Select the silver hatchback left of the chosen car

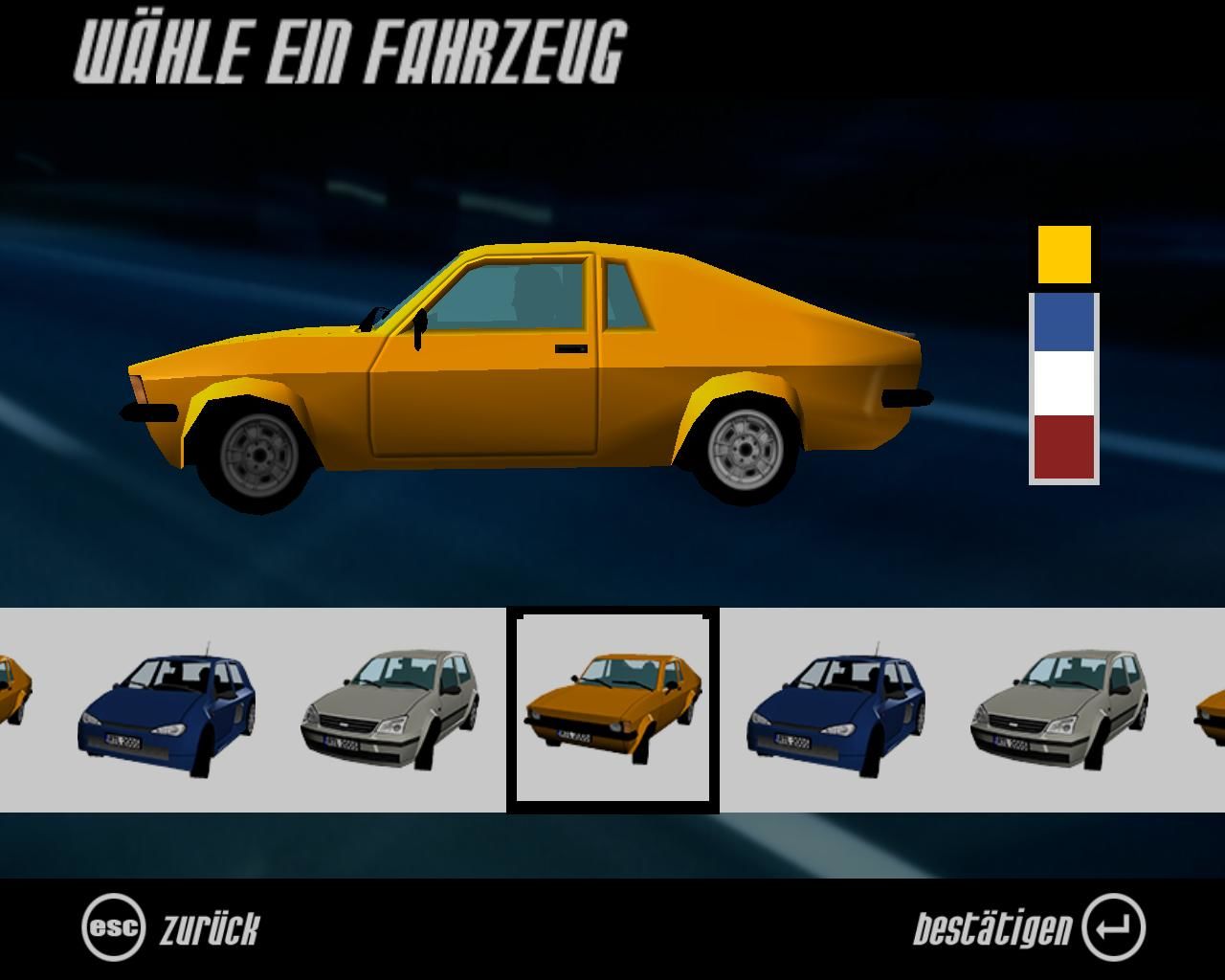click(x=388, y=708)
